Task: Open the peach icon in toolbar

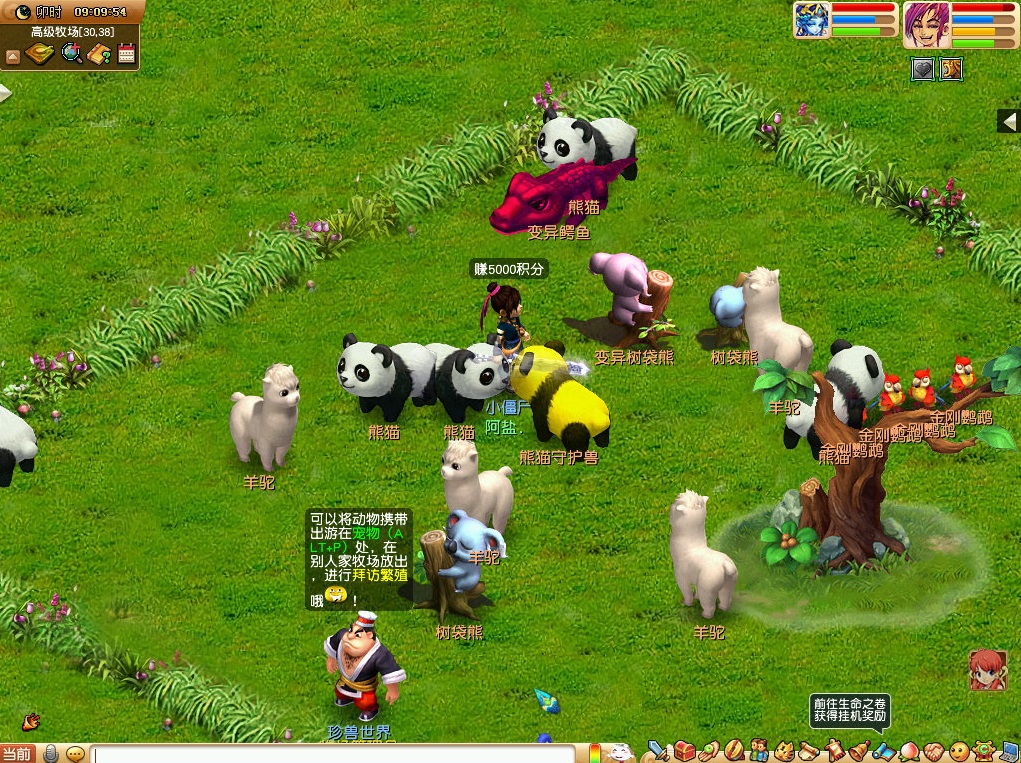Action: (x=908, y=750)
